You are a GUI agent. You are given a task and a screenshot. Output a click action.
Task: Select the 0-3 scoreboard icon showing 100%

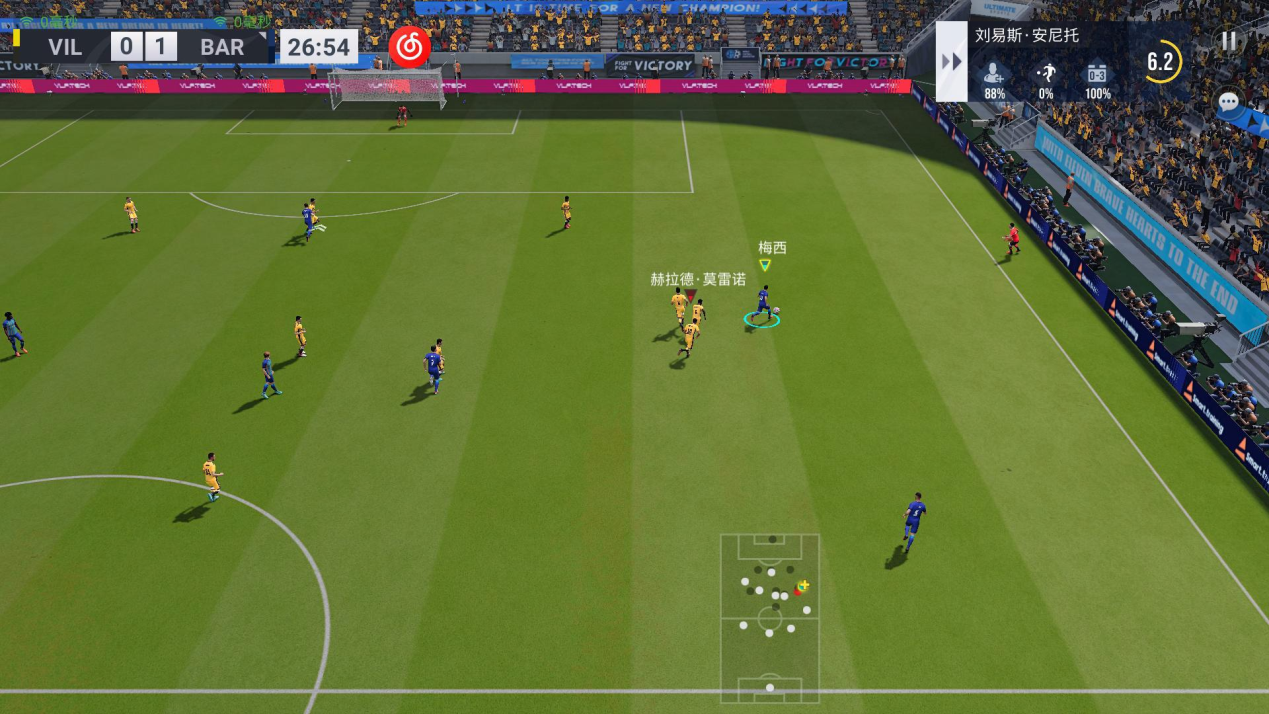click(x=1097, y=74)
